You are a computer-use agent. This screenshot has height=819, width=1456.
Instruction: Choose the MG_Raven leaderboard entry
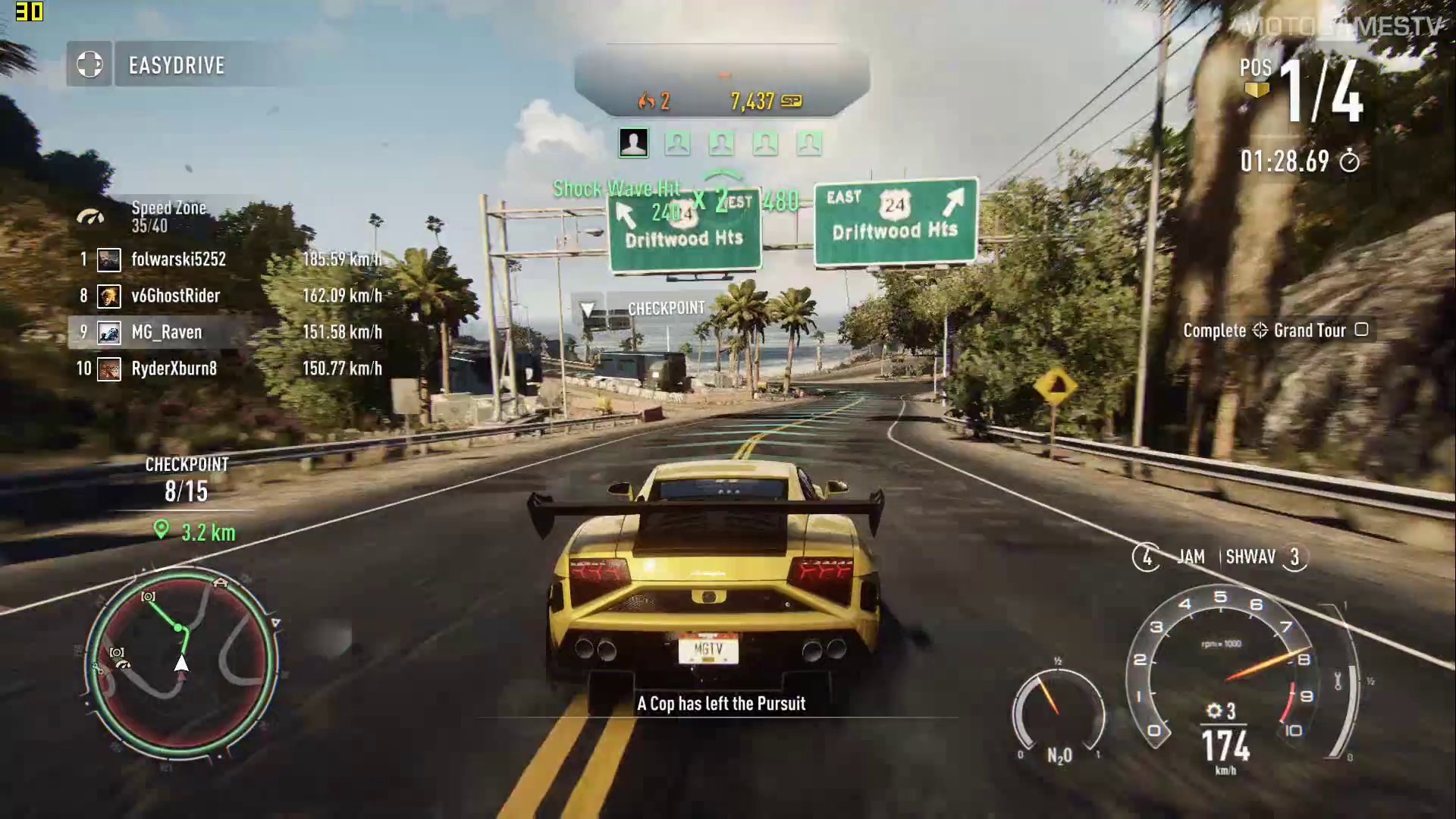166,332
